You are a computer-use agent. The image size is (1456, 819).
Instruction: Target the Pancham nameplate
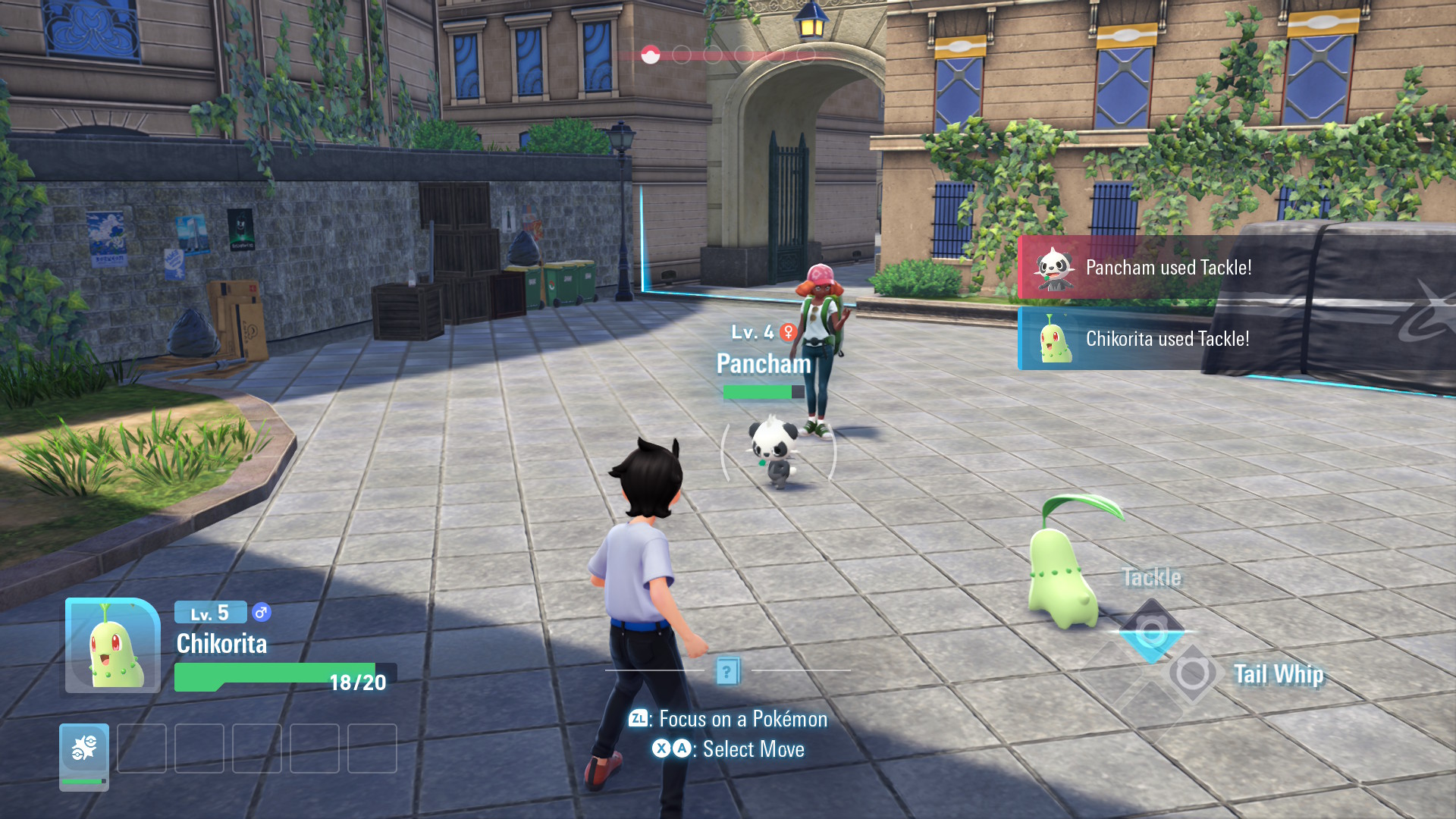764,364
